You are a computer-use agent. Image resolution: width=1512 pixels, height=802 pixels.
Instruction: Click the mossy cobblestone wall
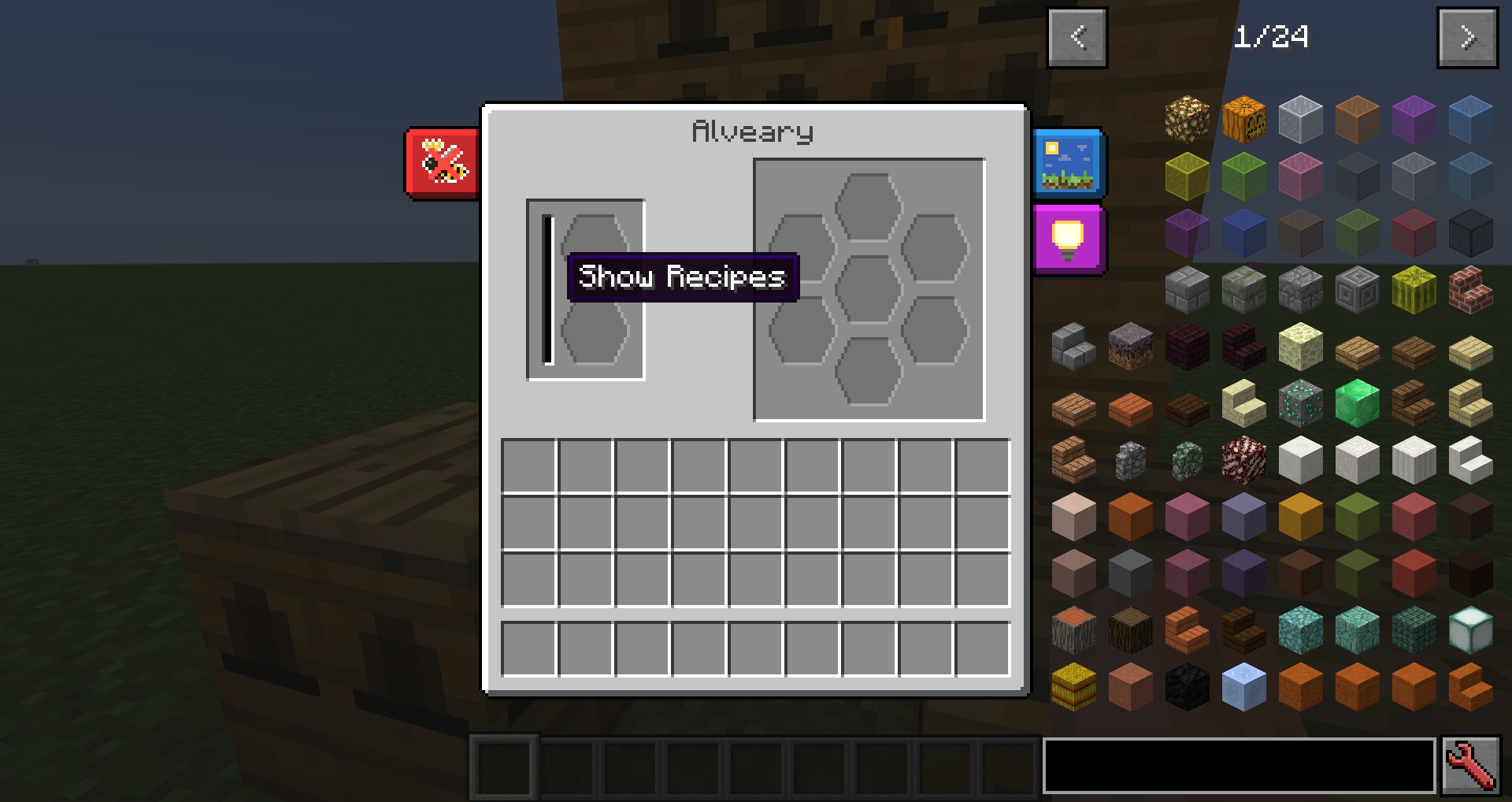pyautogui.click(x=1187, y=459)
